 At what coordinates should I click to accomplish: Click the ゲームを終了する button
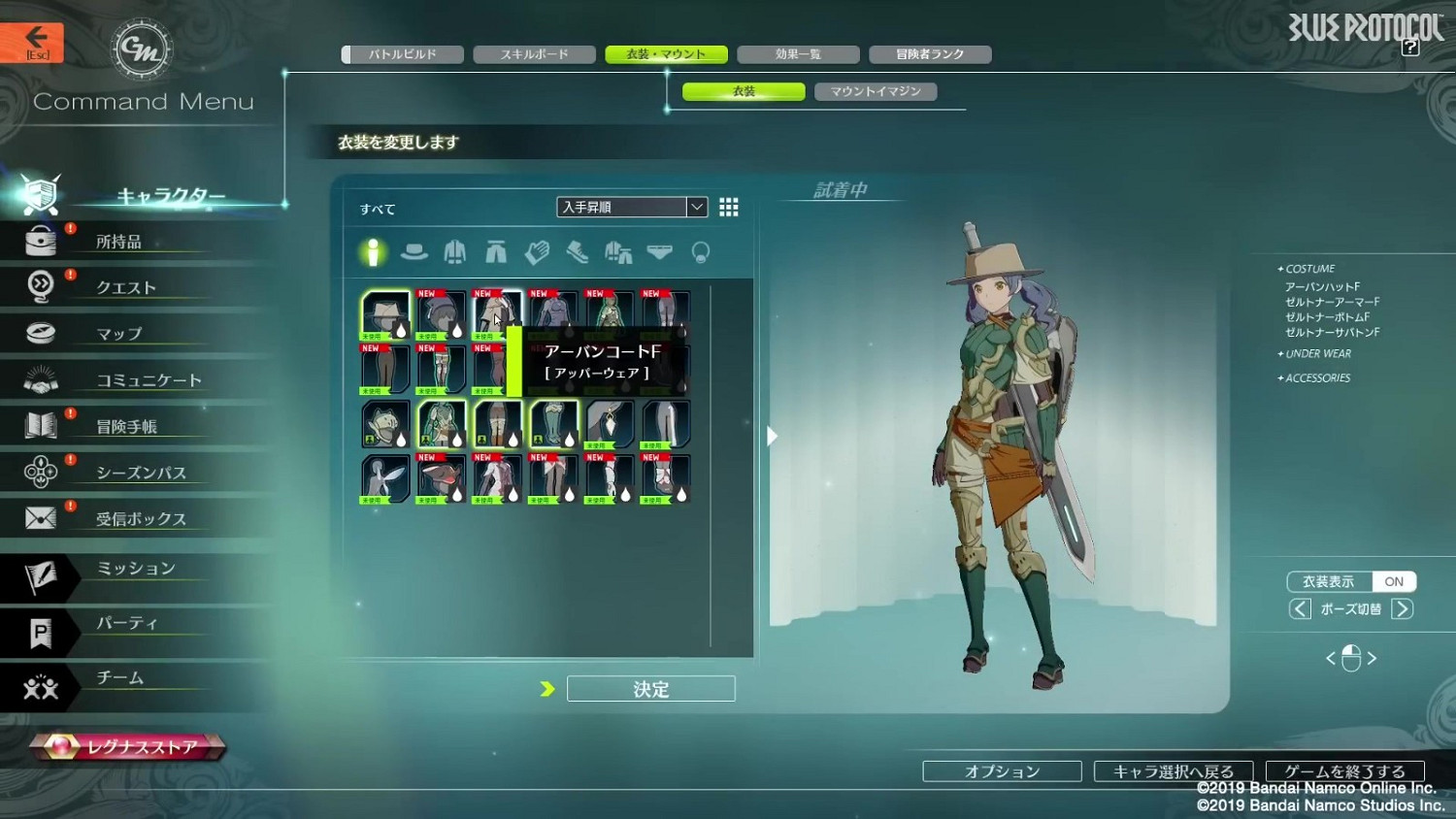[1344, 770]
